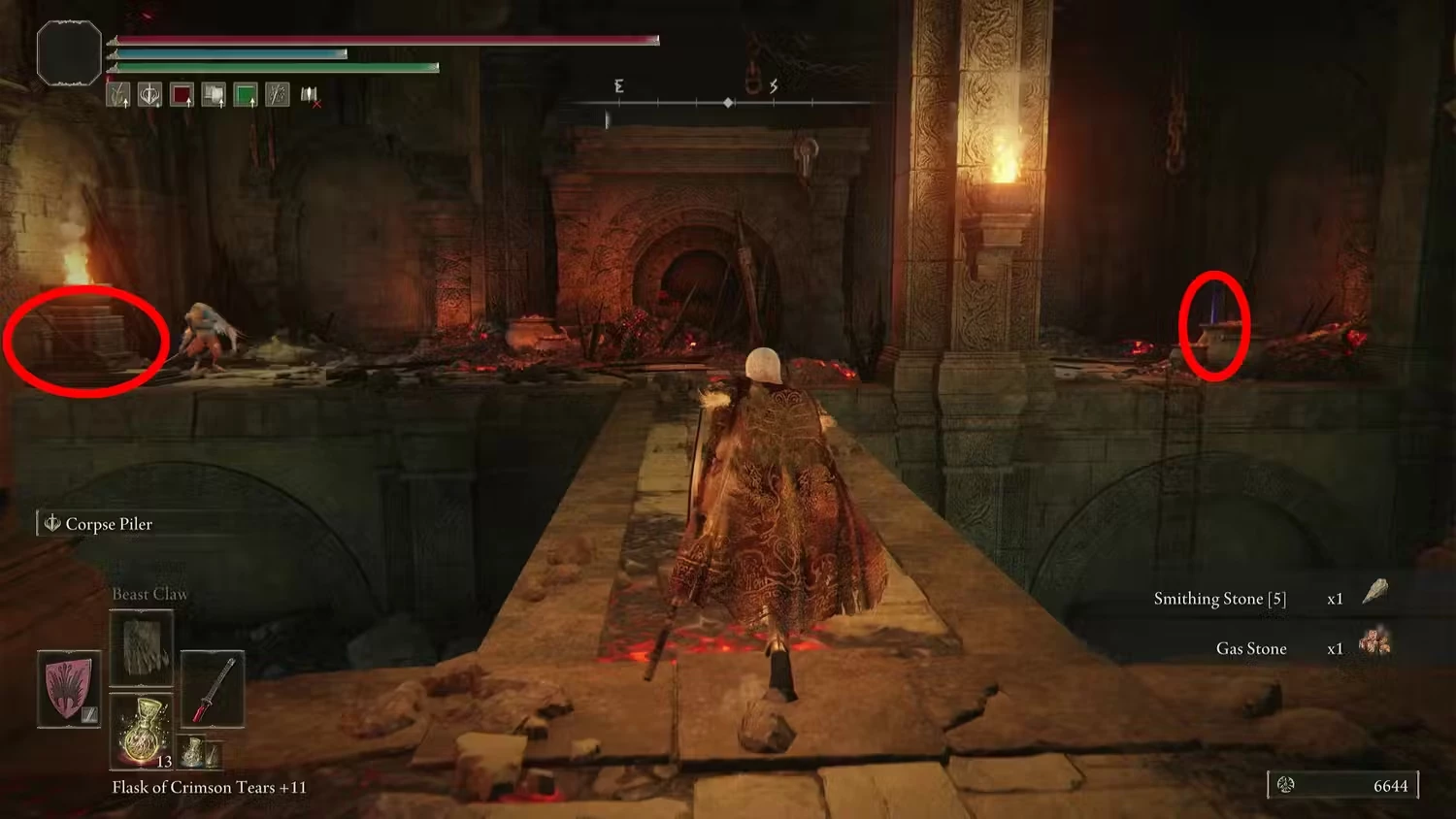1456x819 pixels.
Task: Click the compass bar at top
Action: coord(728,102)
